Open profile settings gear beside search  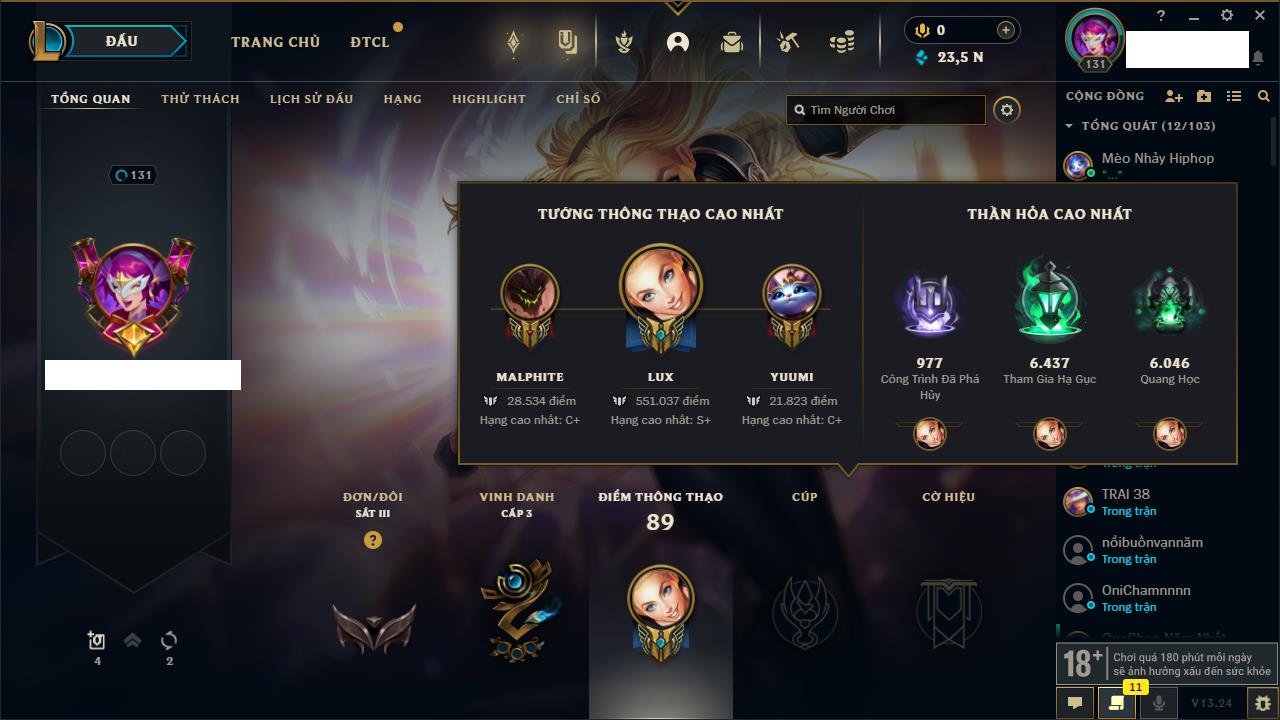click(1007, 110)
